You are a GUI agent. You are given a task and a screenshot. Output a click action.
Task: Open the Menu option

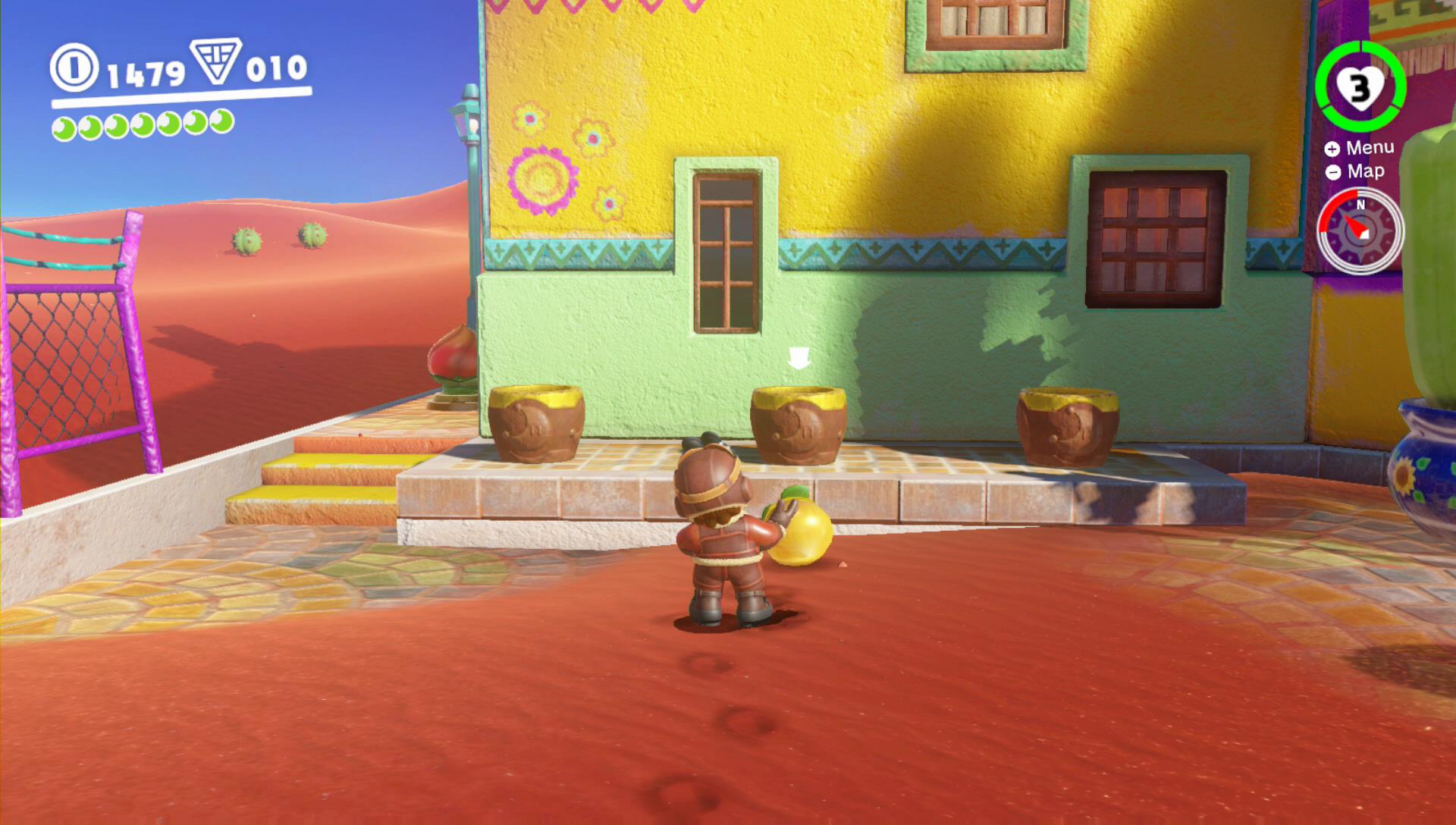(1360, 148)
